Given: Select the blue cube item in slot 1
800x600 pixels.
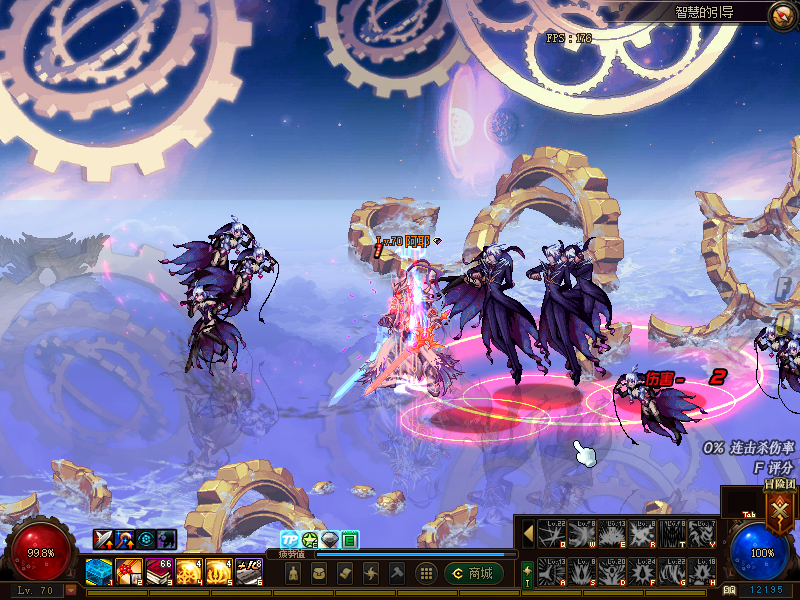Looking at the screenshot, I should pyautogui.click(x=98, y=571).
